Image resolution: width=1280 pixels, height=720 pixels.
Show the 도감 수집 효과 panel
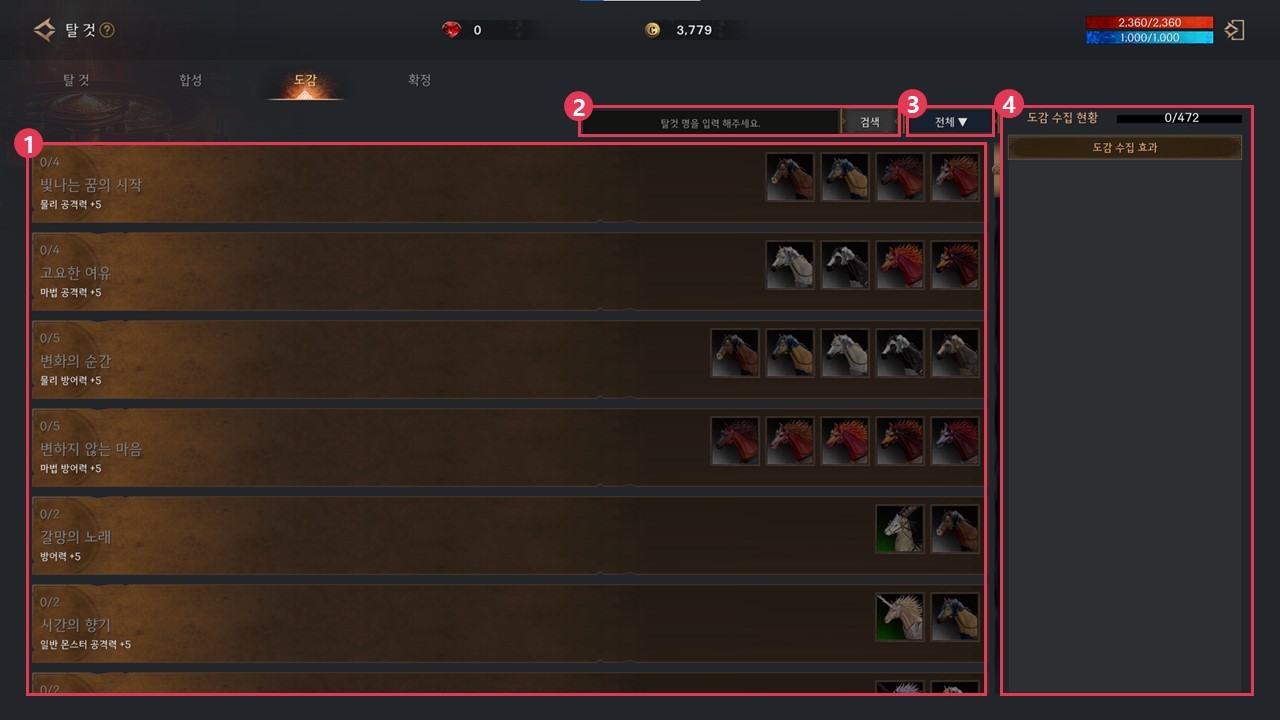click(1124, 148)
